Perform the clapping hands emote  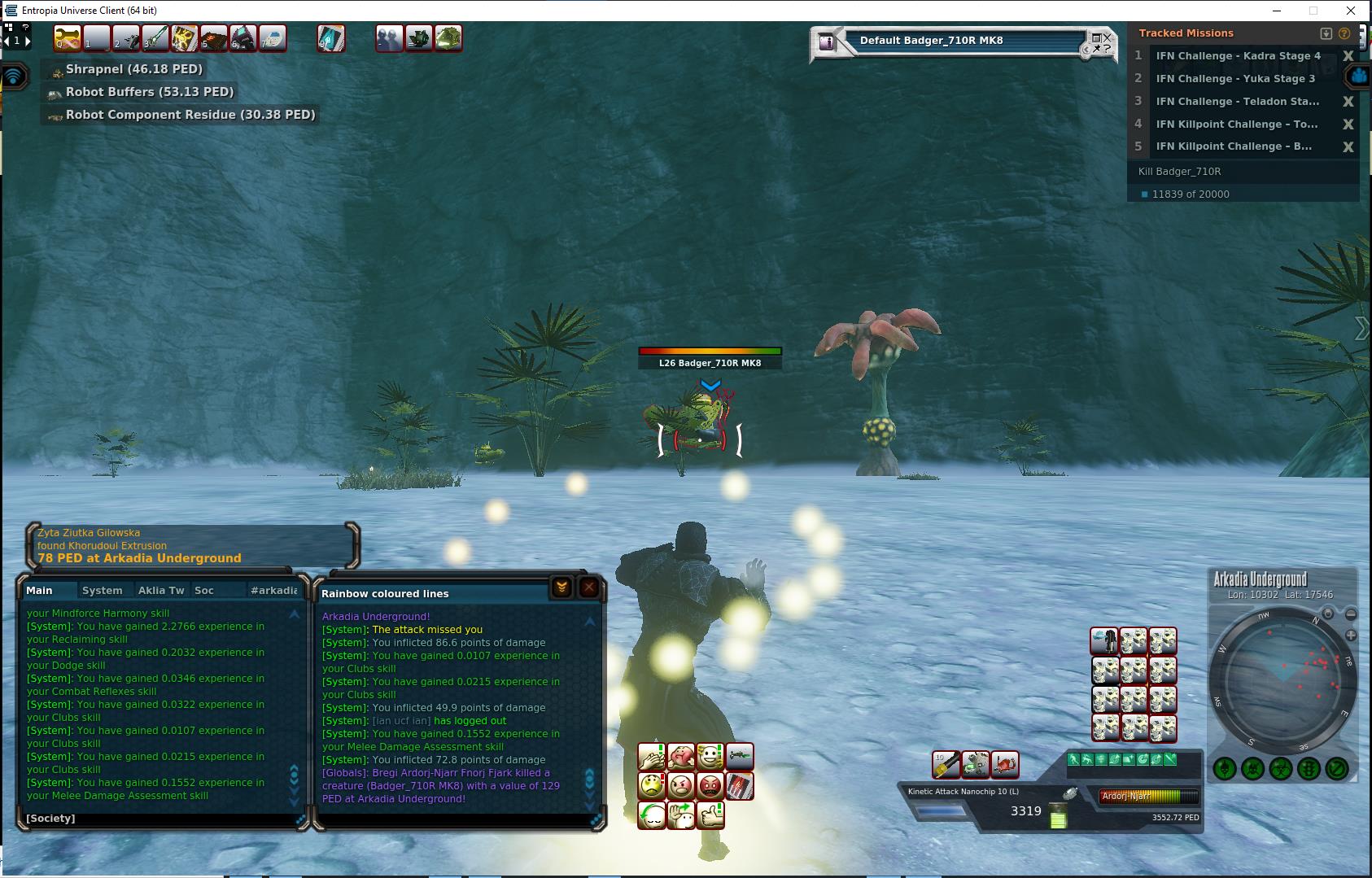pyautogui.click(x=652, y=758)
